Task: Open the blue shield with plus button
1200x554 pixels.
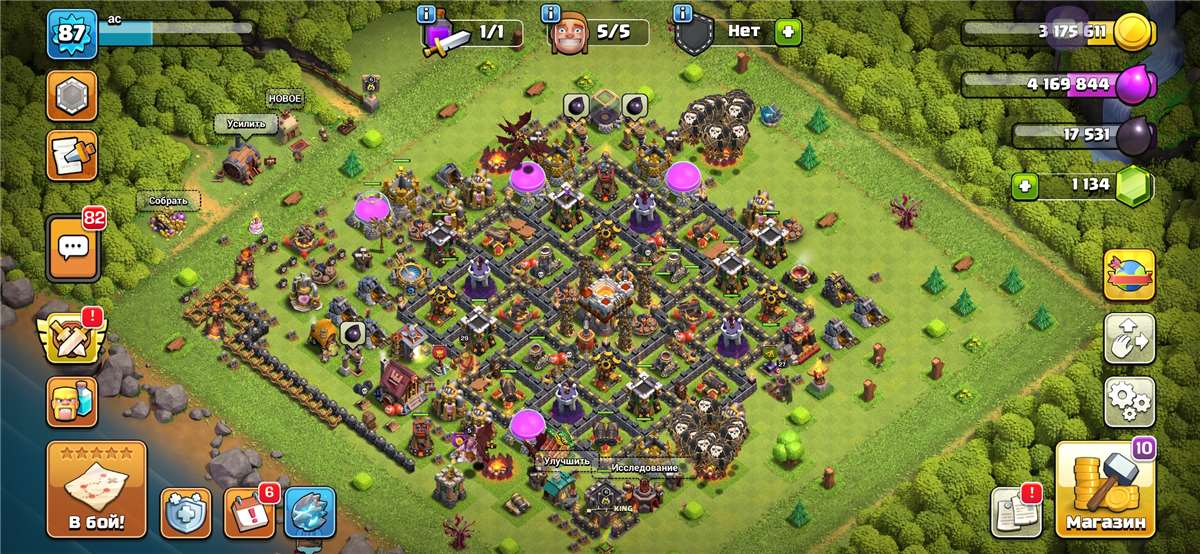Action: [x=186, y=512]
